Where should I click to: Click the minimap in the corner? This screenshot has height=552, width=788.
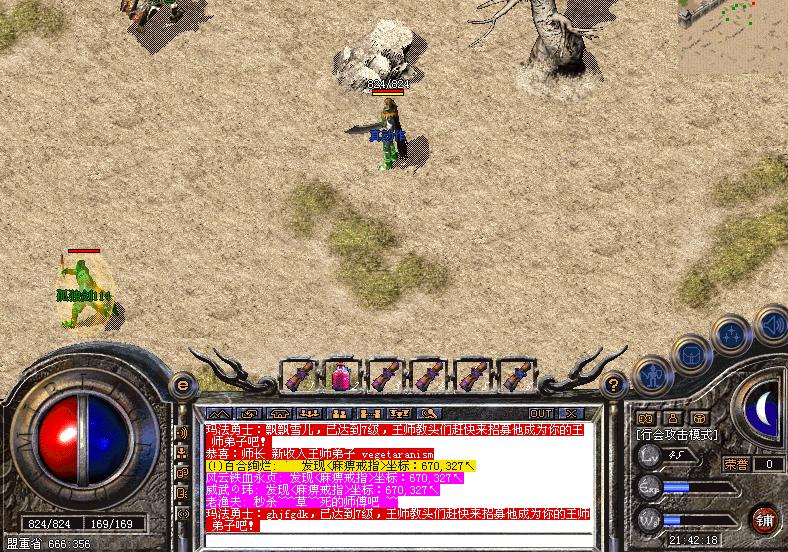tap(733, 28)
